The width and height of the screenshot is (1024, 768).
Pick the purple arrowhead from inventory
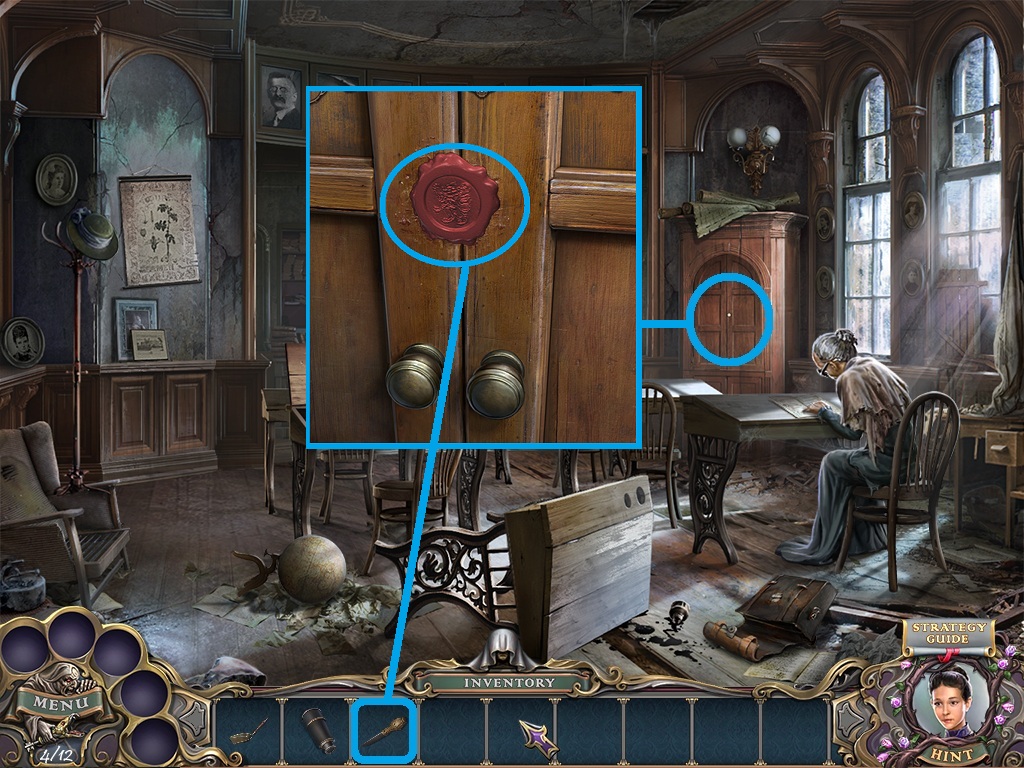tap(537, 737)
